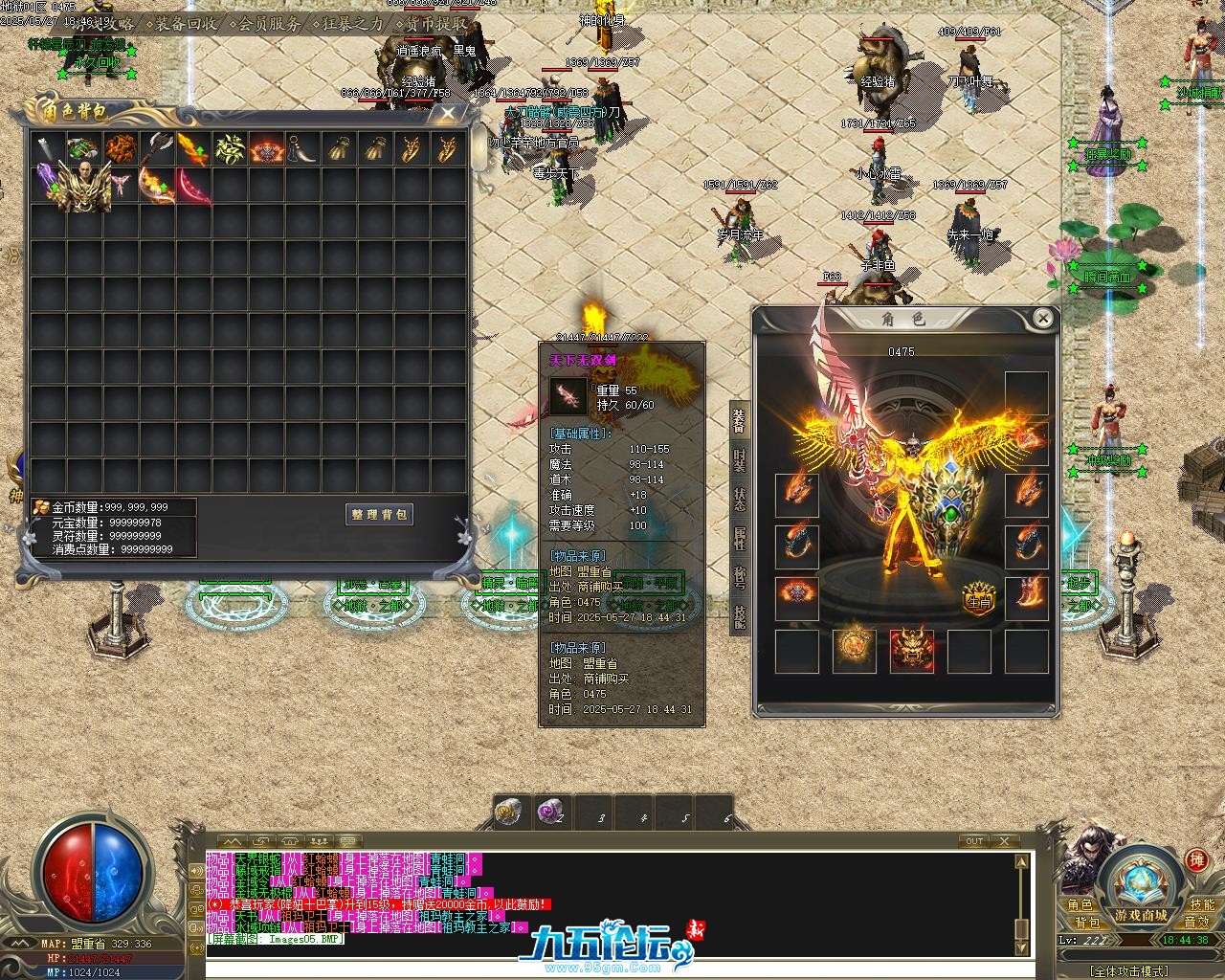Click the 摊 stall button
This screenshot has height=980, width=1225.
click(1196, 859)
